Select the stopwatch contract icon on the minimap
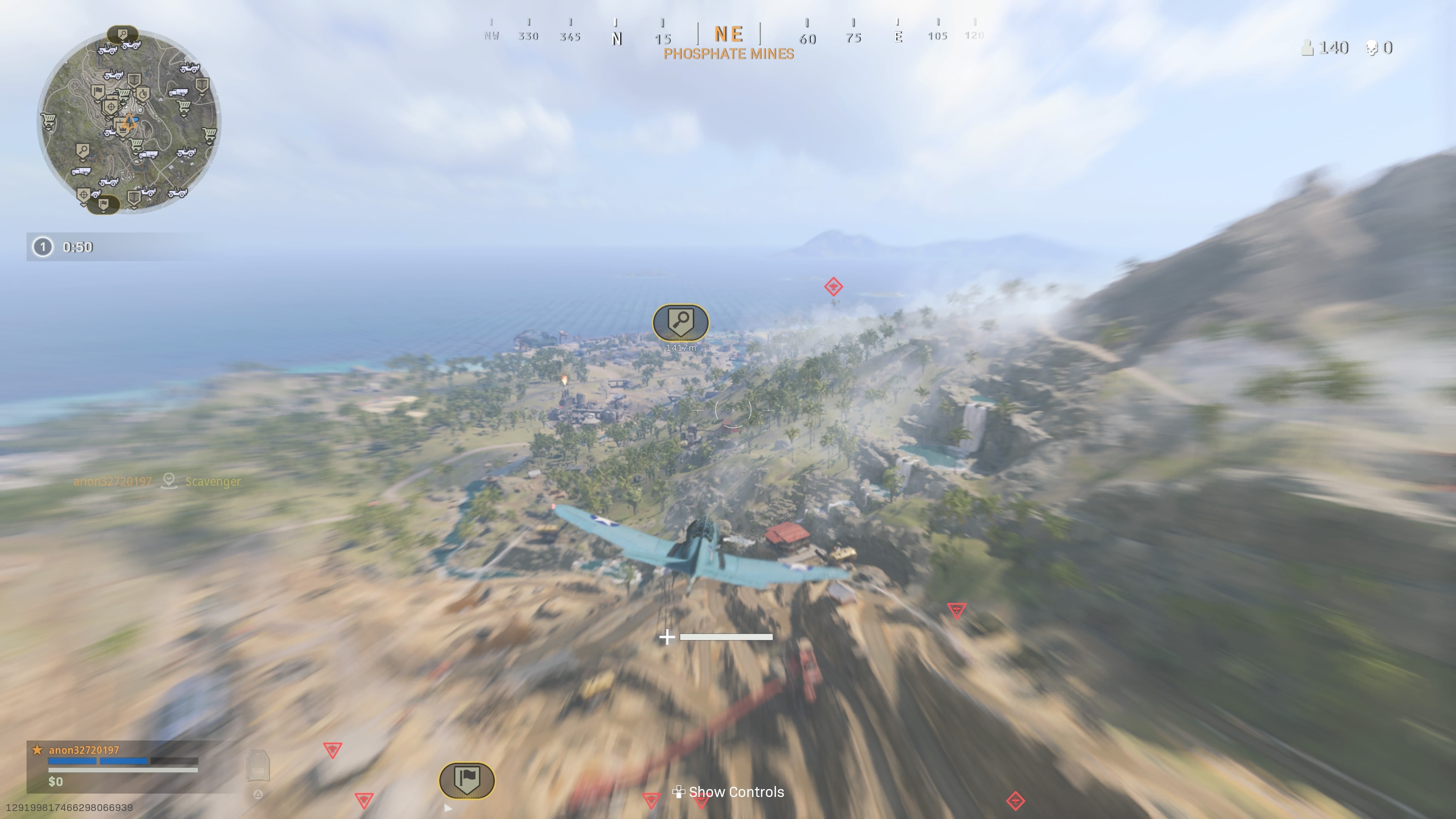The image size is (1456, 819). coord(143,94)
